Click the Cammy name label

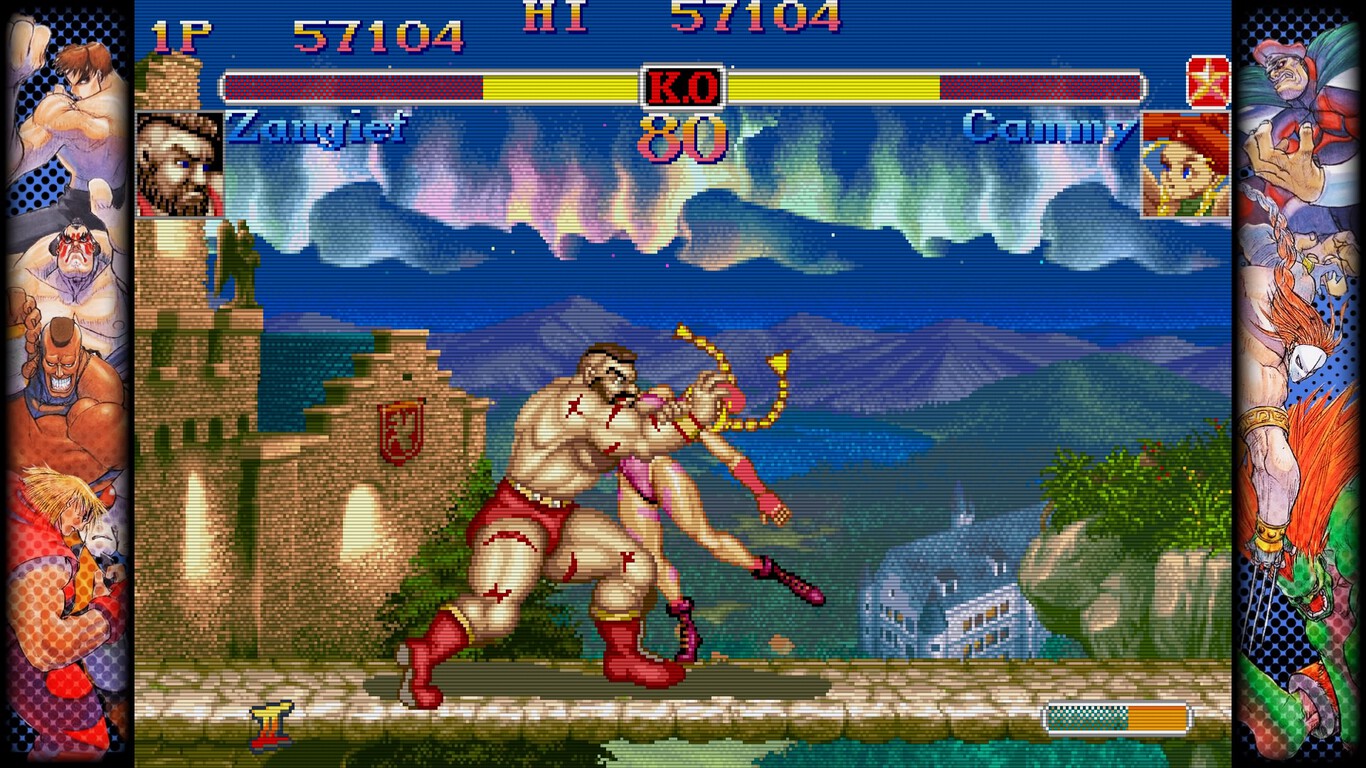1048,125
